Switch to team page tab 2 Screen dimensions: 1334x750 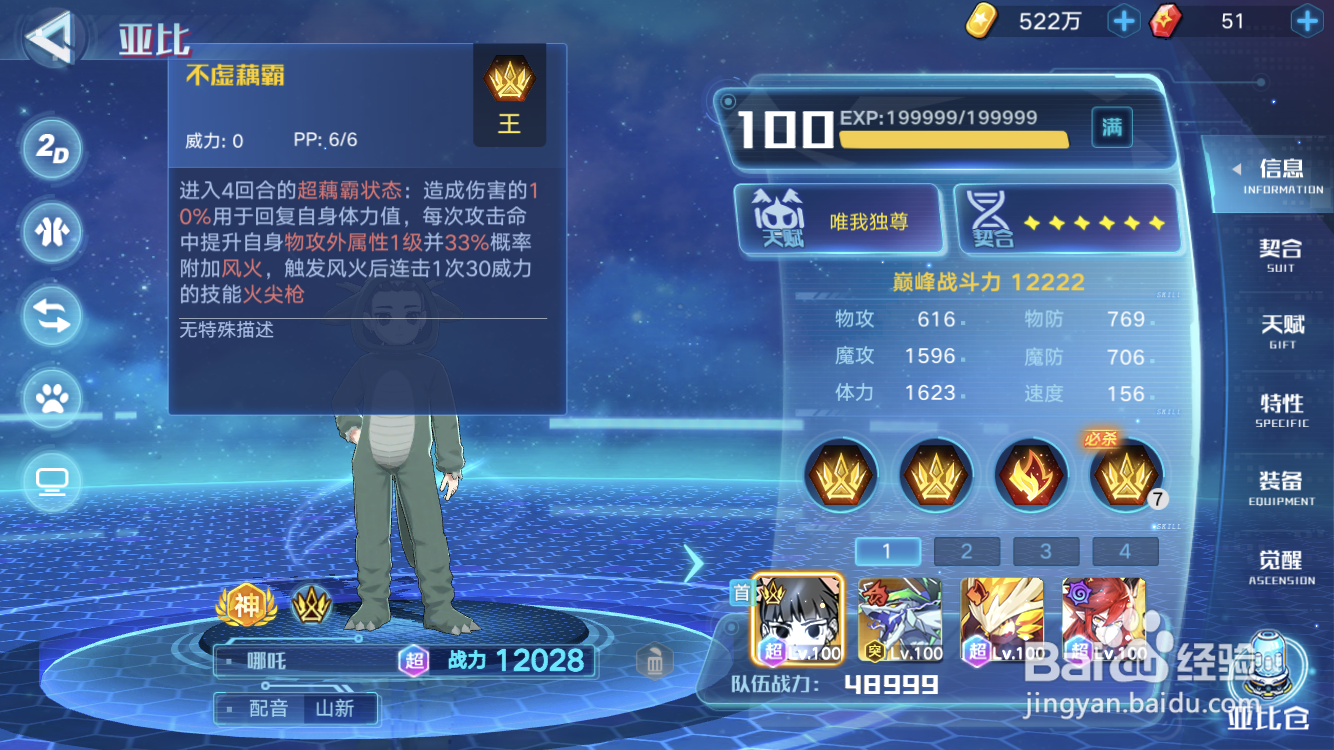pos(966,551)
